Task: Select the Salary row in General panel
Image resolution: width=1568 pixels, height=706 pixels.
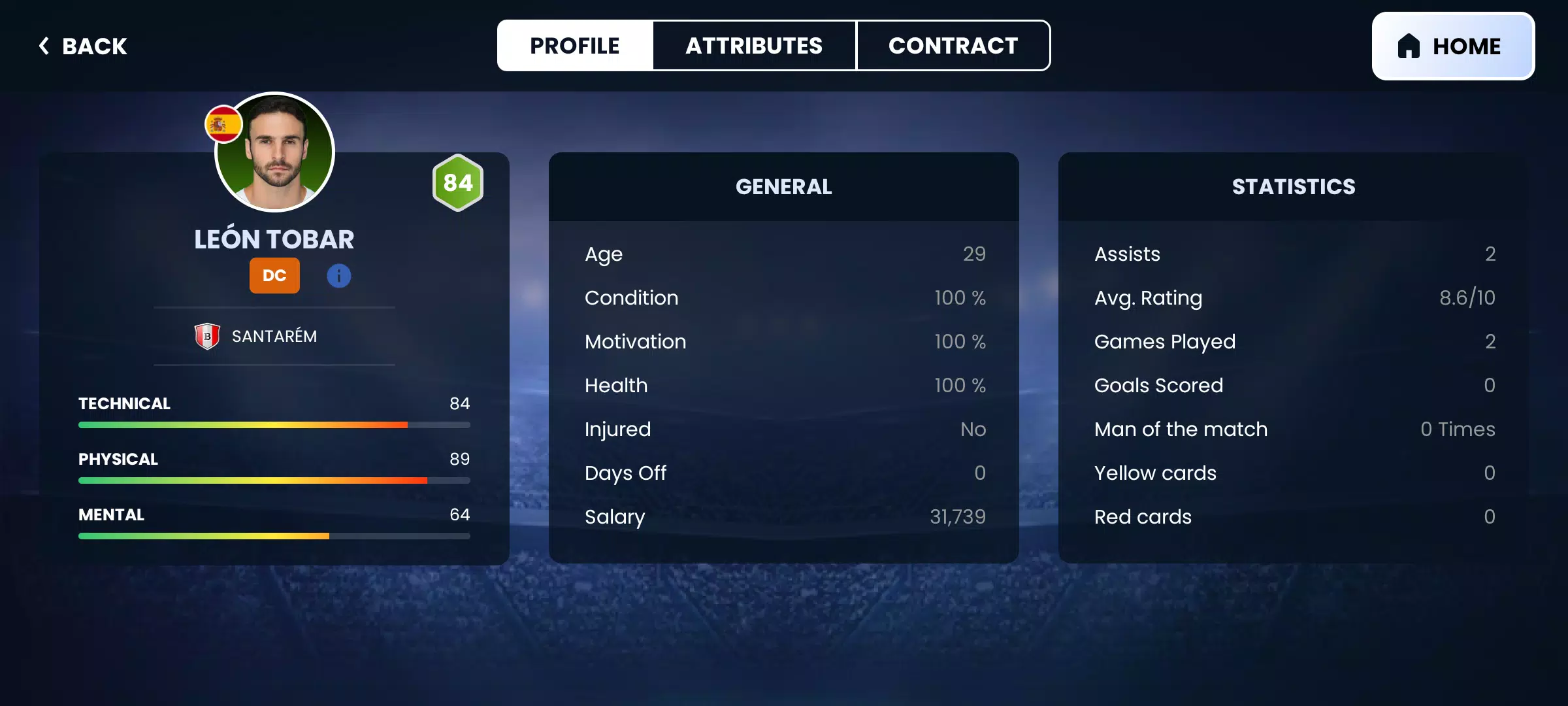Action: 784,516
